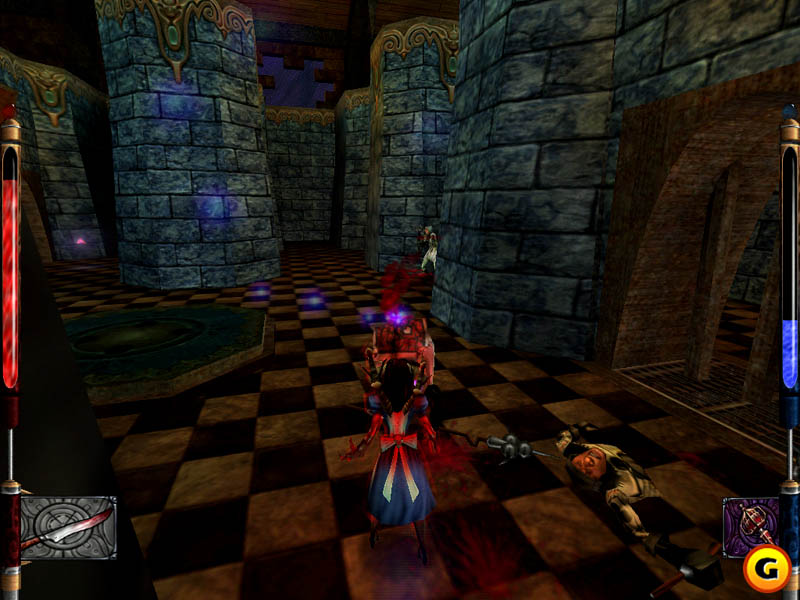Click the GameSpot G logo watermark
800x600 pixels.
tap(767, 568)
